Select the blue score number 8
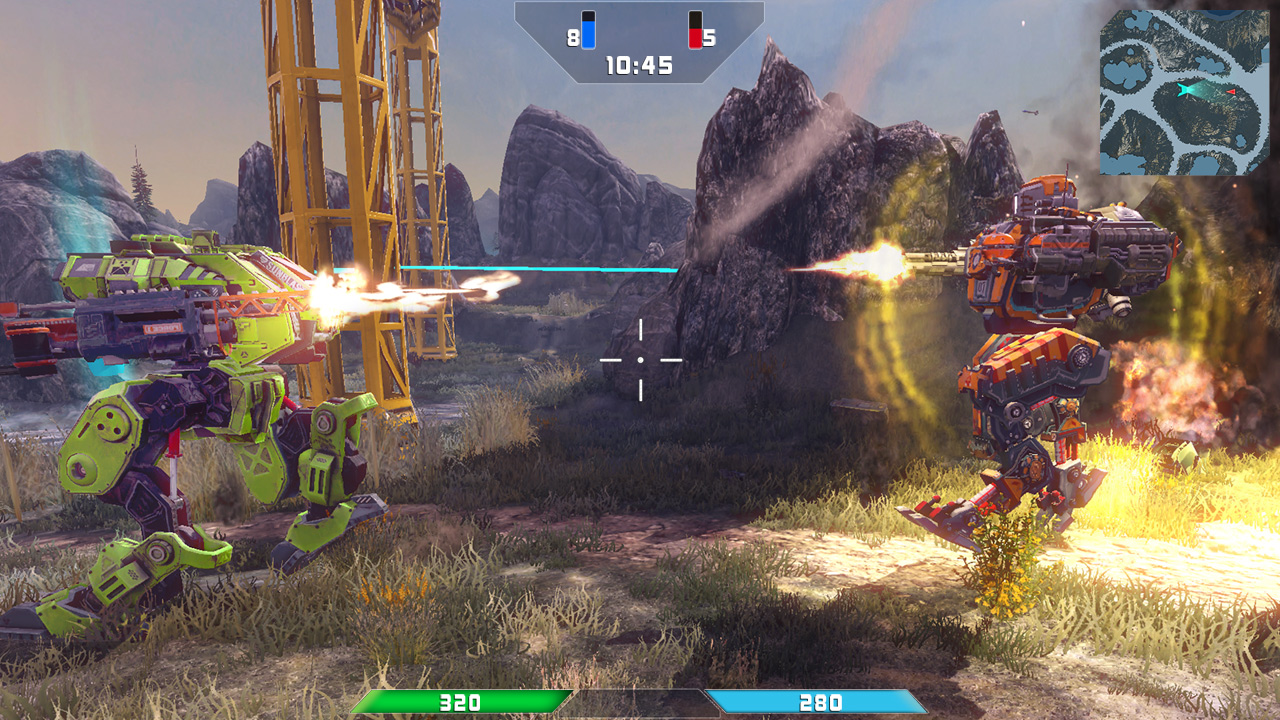Image resolution: width=1280 pixels, height=720 pixels. [x=571, y=38]
